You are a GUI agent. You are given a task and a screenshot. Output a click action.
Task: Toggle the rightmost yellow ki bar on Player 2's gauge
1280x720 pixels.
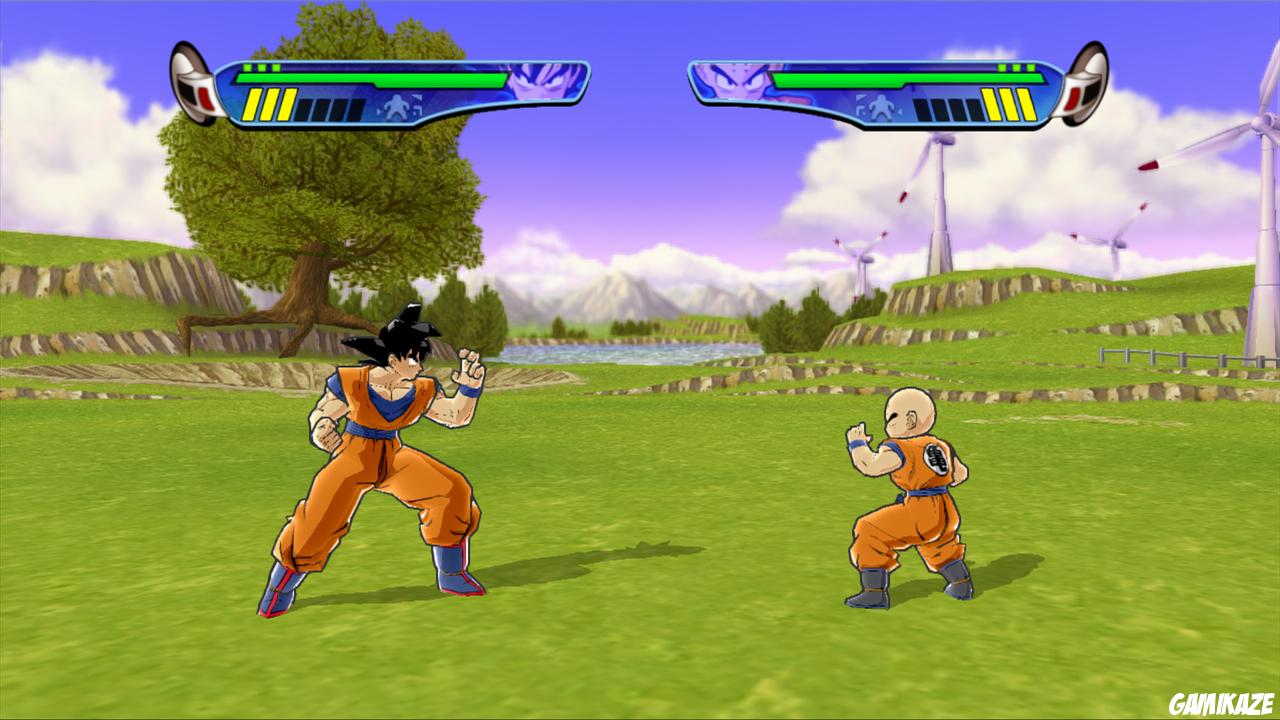(x=1027, y=105)
